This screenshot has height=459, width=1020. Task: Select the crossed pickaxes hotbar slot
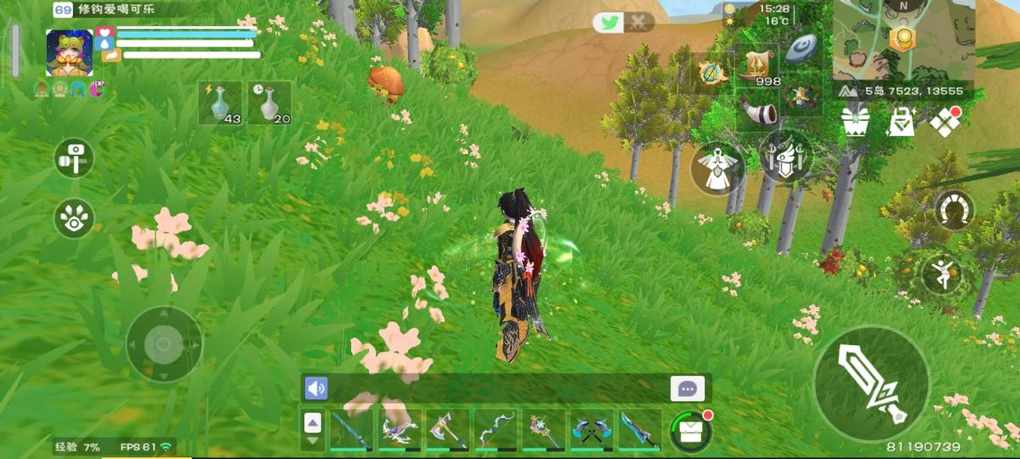(x=592, y=430)
